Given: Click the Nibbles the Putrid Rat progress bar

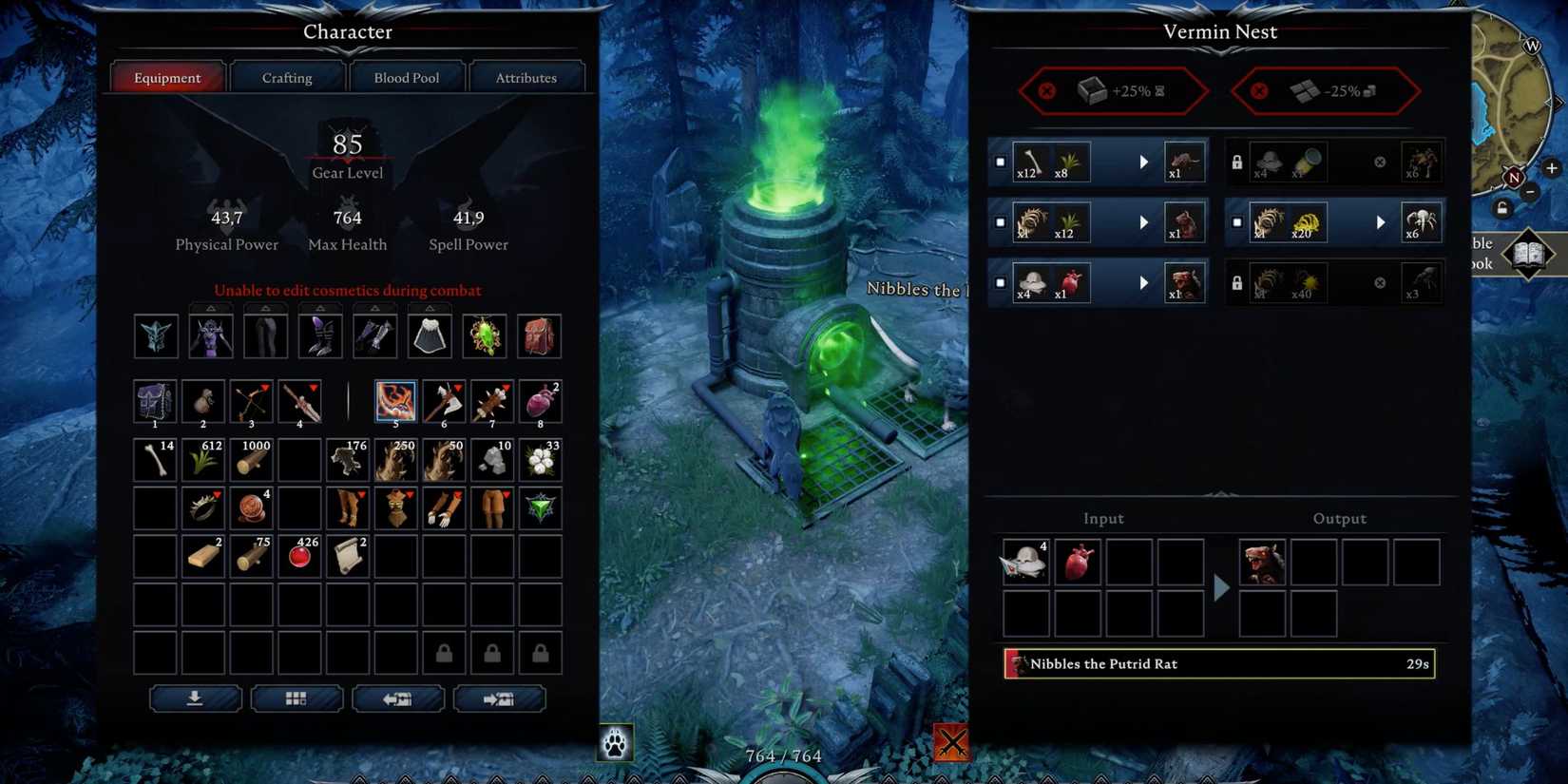Looking at the screenshot, I should (1219, 663).
